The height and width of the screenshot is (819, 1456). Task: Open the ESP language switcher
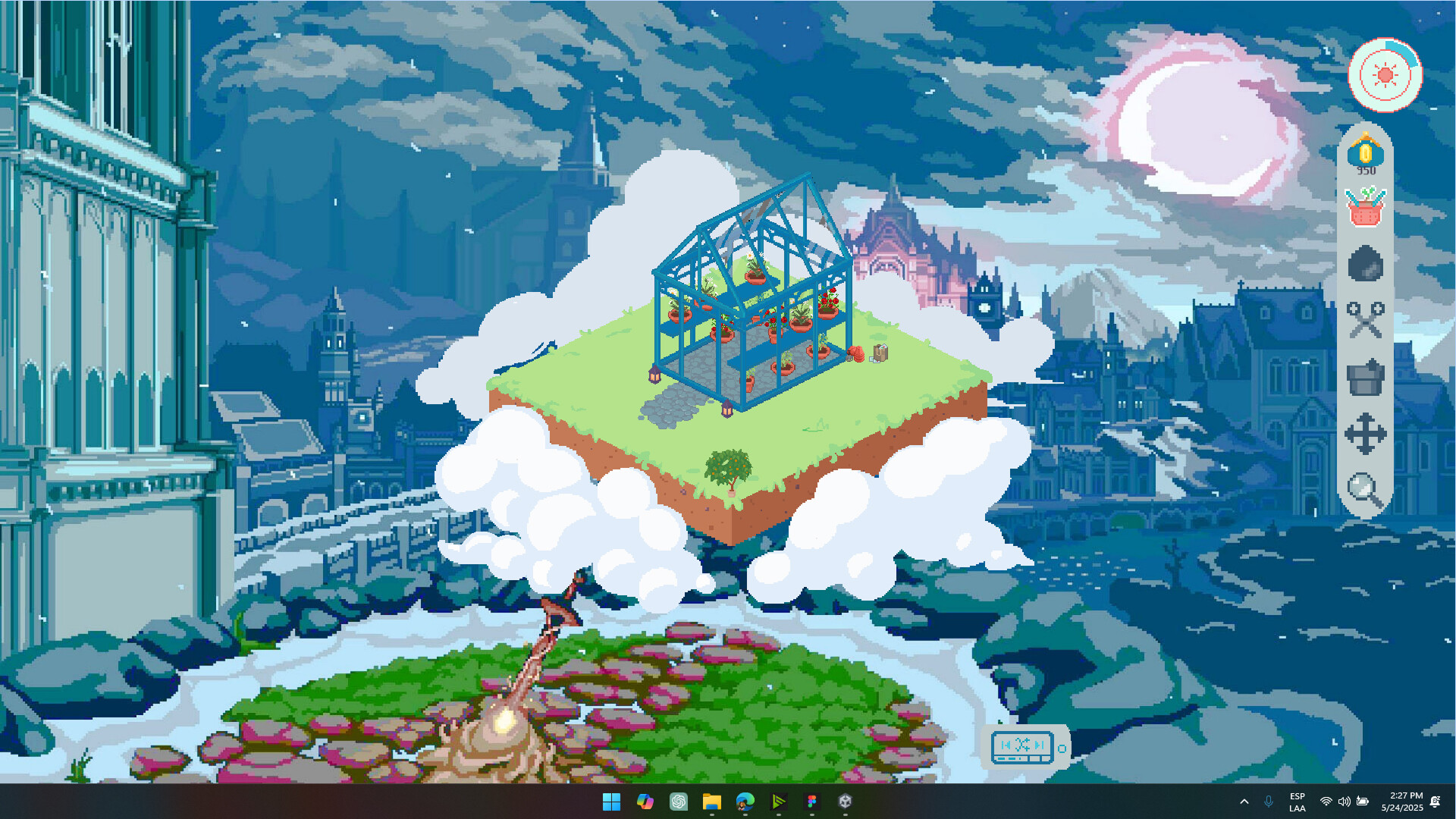[x=1297, y=802]
